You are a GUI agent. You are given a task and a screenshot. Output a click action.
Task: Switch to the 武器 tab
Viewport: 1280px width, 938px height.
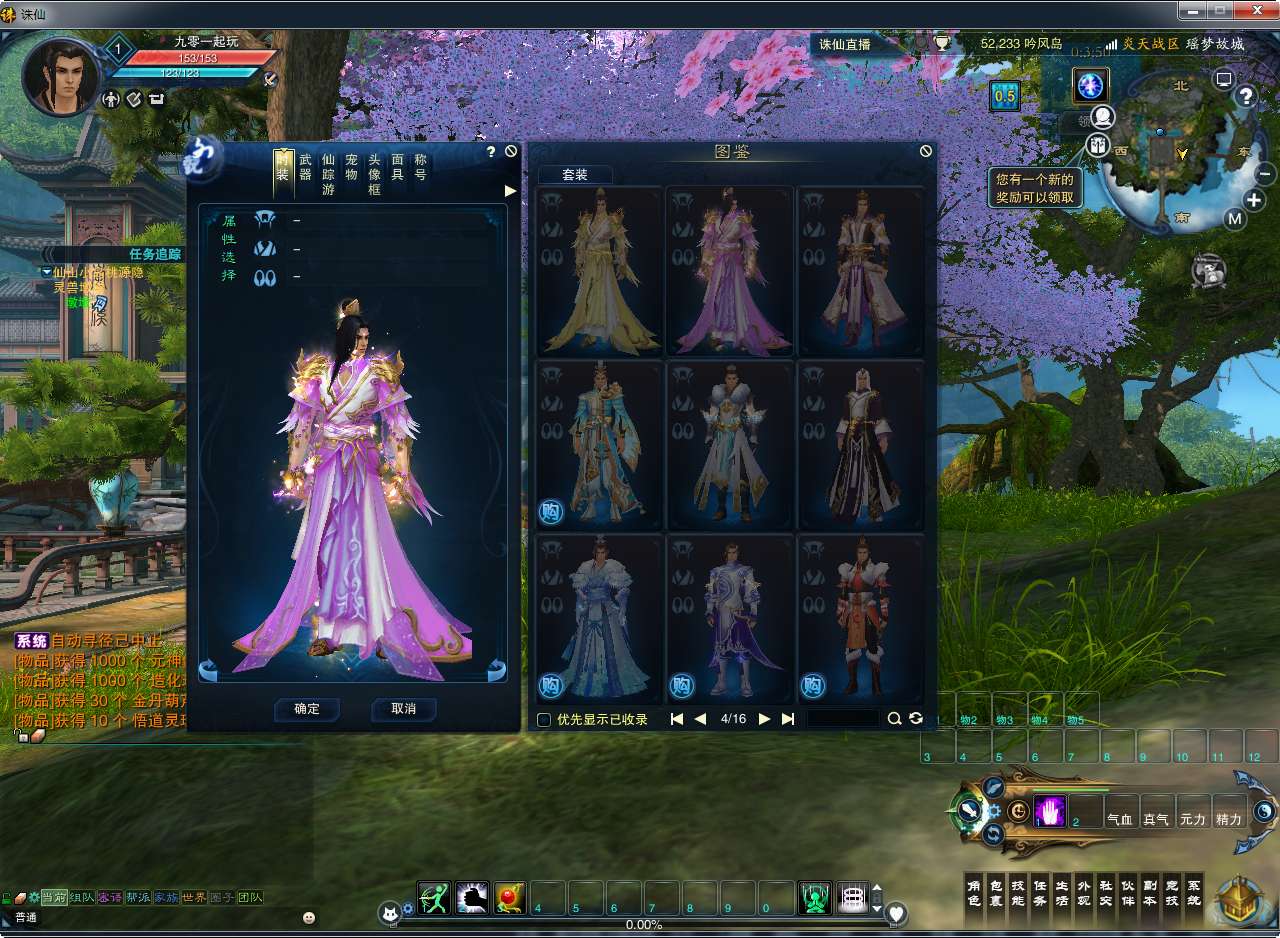coord(305,167)
